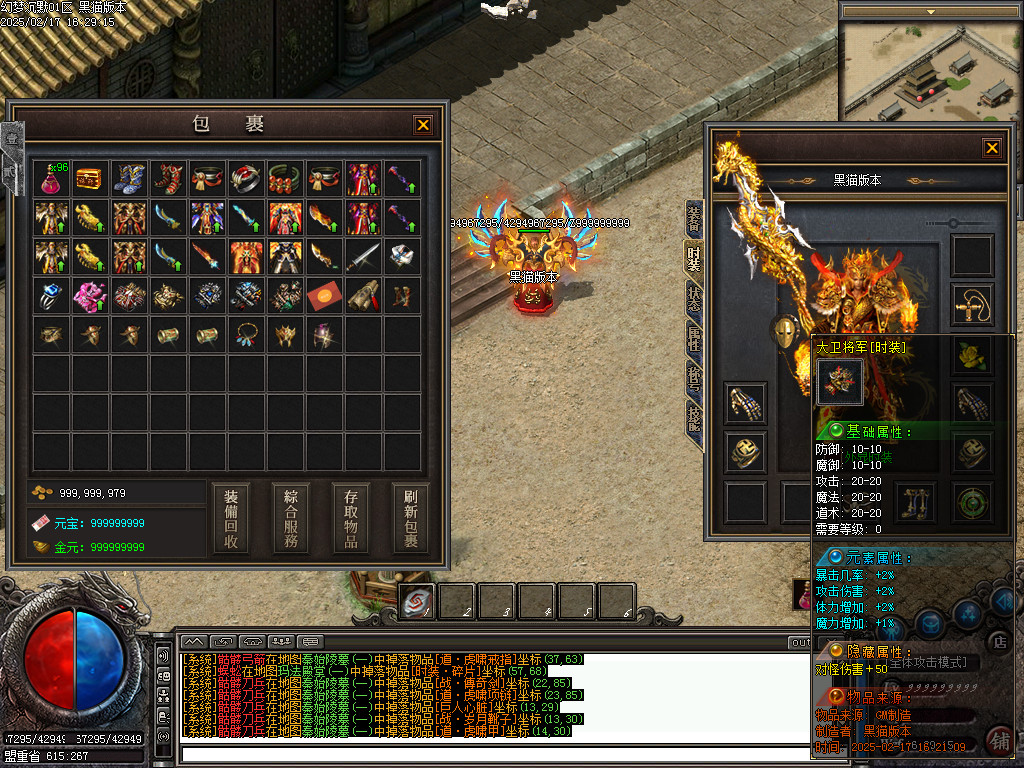This screenshot has width=1024, height=768.
Task: Click the 装備回收 button
Action: tap(231, 518)
